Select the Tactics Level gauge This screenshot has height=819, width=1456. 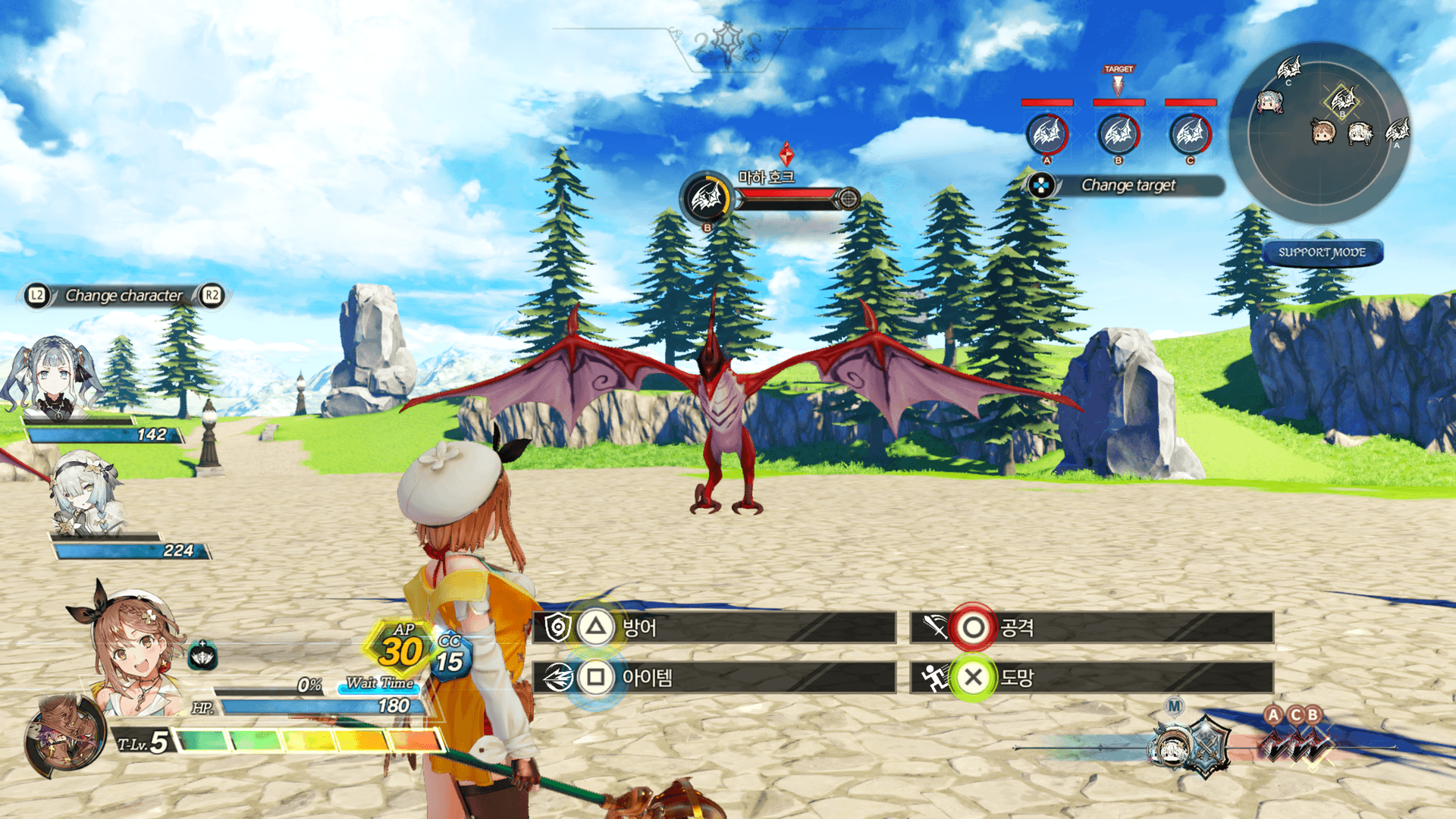coord(307,740)
